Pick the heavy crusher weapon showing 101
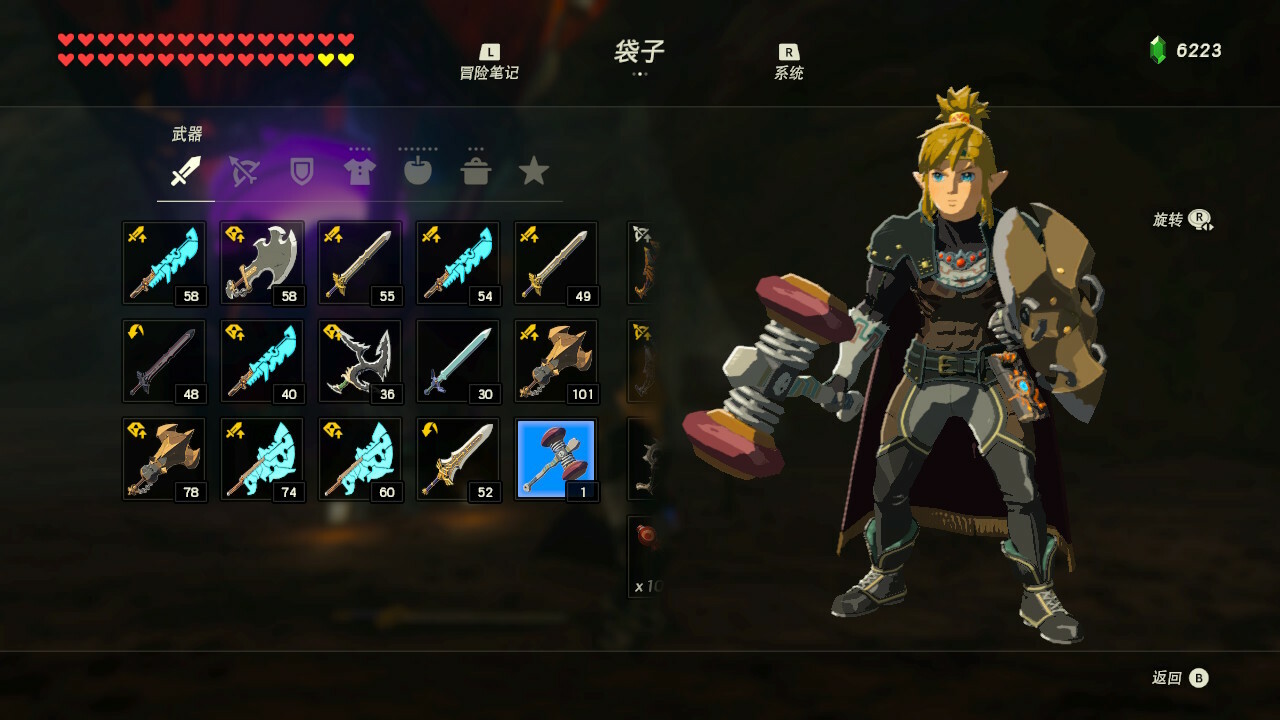 coord(556,361)
